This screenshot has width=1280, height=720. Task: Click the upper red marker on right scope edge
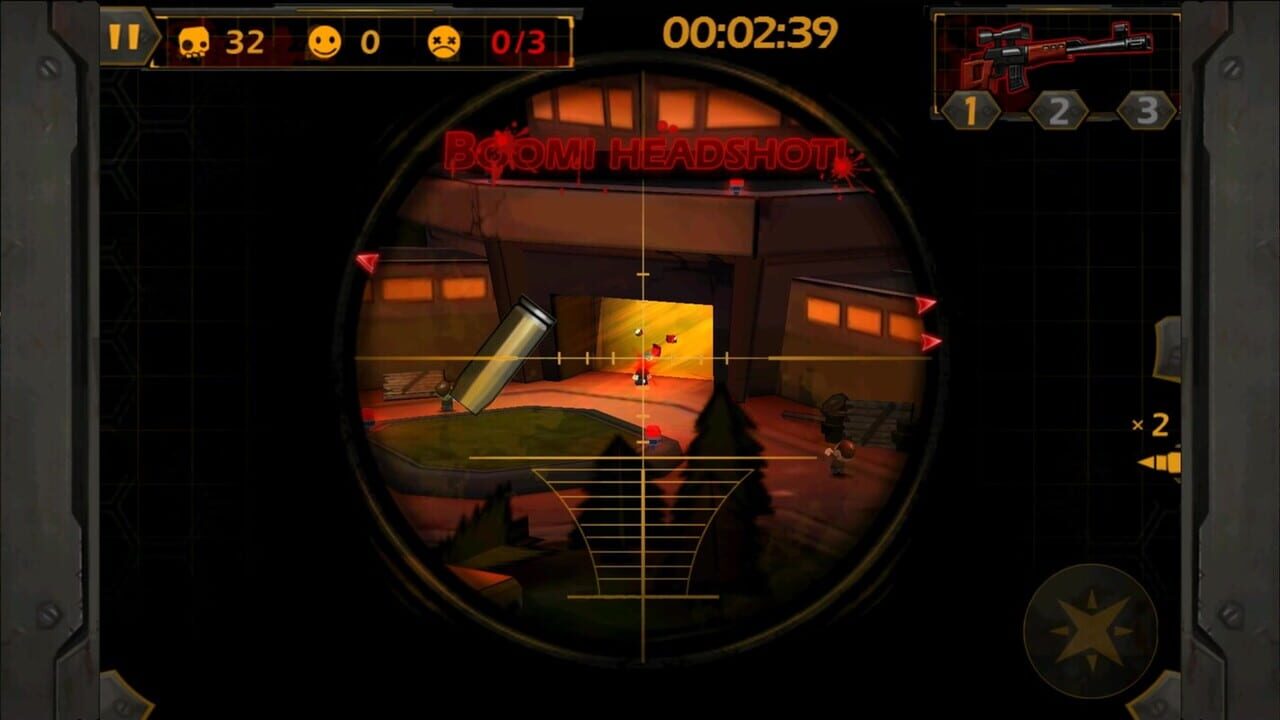click(925, 306)
